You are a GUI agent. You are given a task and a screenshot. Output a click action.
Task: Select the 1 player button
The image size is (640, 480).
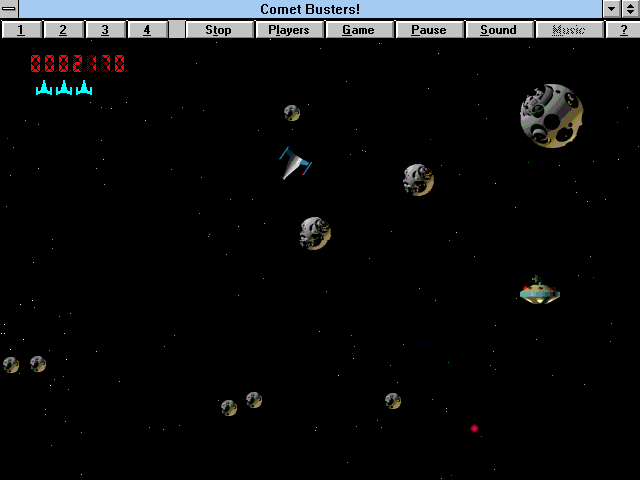click(x=21, y=30)
